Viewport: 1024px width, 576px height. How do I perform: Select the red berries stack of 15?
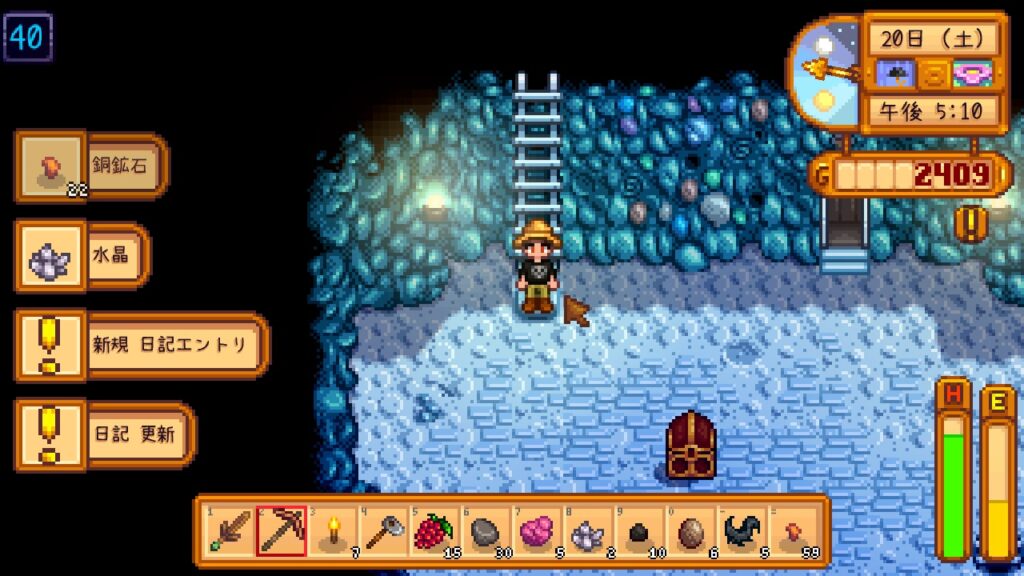click(x=435, y=531)
